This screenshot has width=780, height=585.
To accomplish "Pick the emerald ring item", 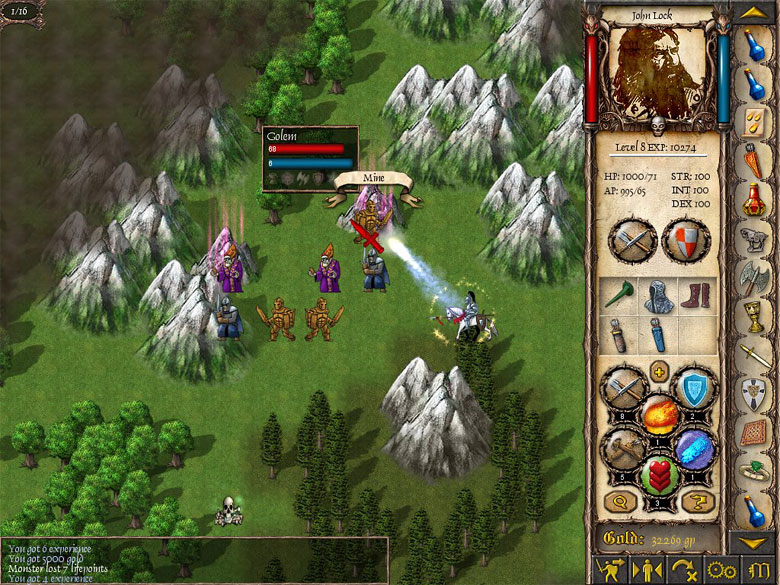I will pos(755,469).
